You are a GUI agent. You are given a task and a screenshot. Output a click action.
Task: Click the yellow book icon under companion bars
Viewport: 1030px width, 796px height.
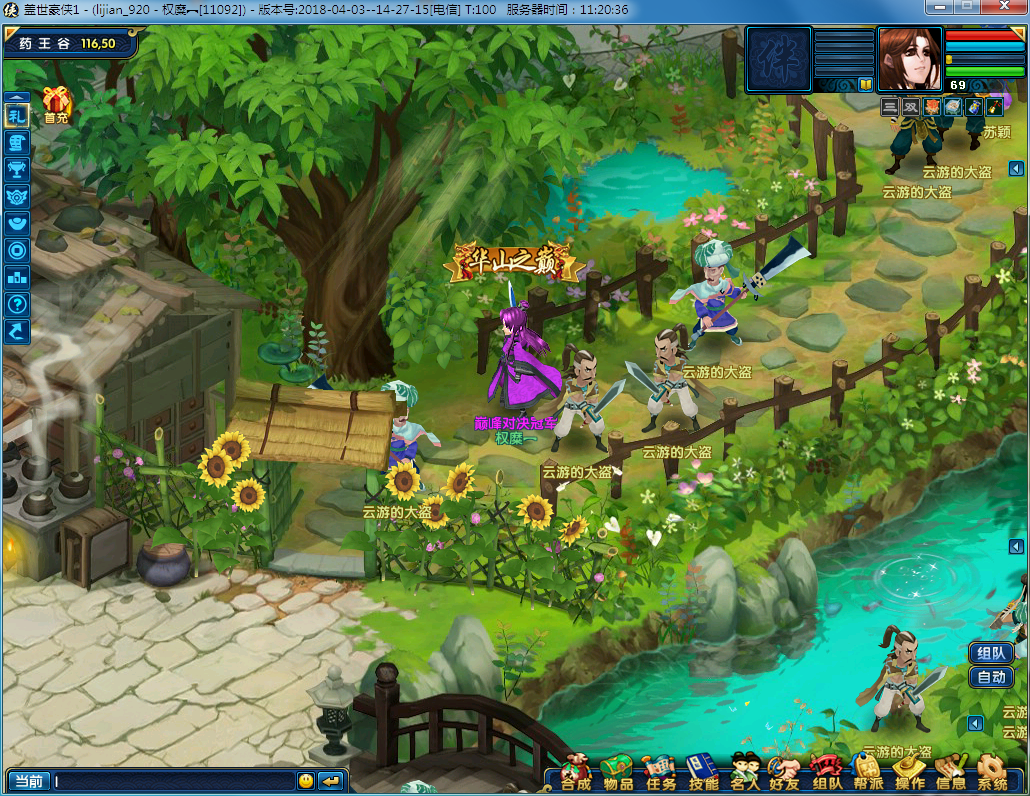[x=865, y=85]
